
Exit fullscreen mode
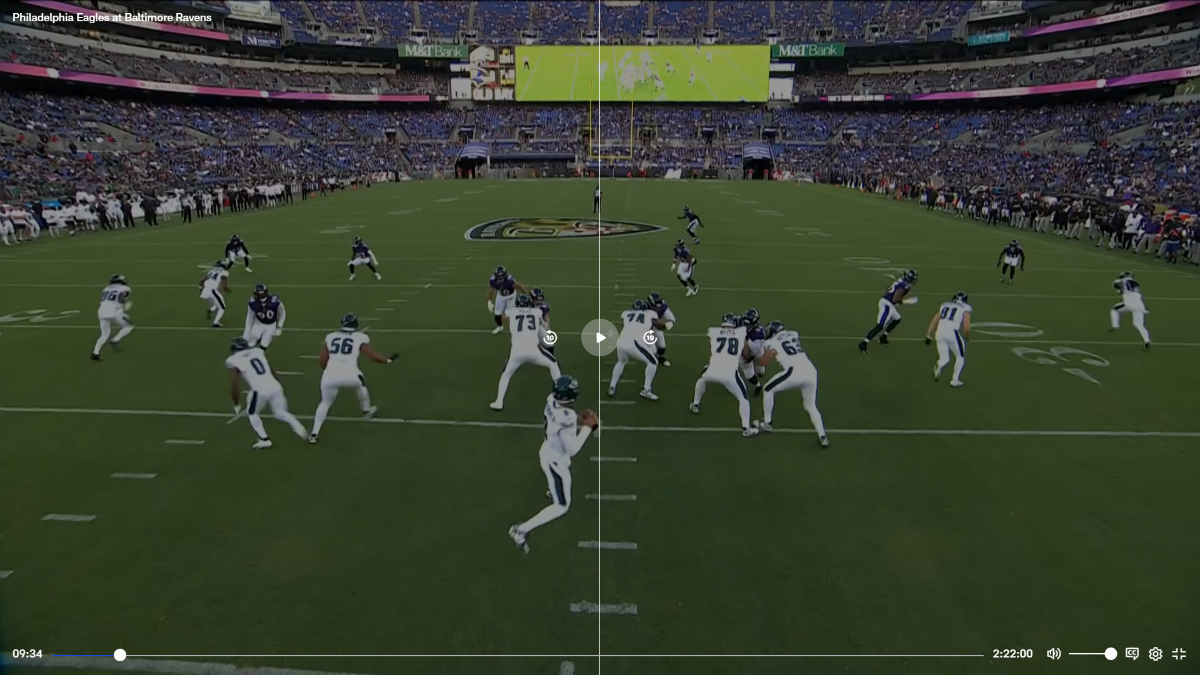pyautogui.click(x=1179, y=654)
